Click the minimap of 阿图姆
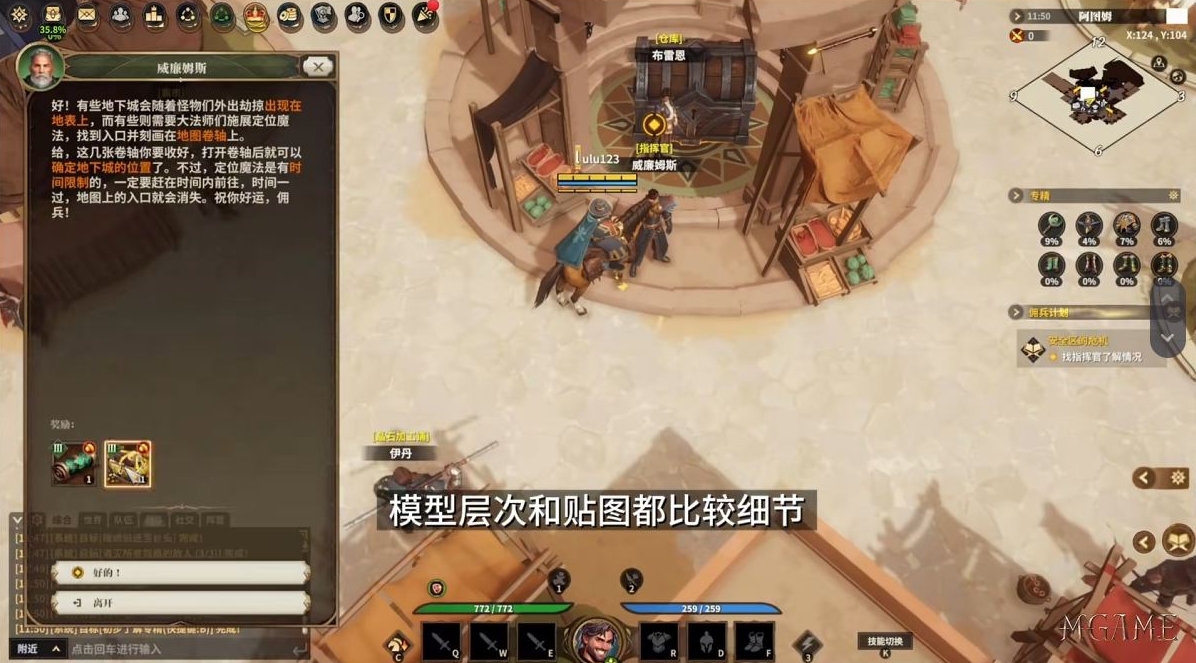This screenshot has width=1196, height=663. [1097, 96]
